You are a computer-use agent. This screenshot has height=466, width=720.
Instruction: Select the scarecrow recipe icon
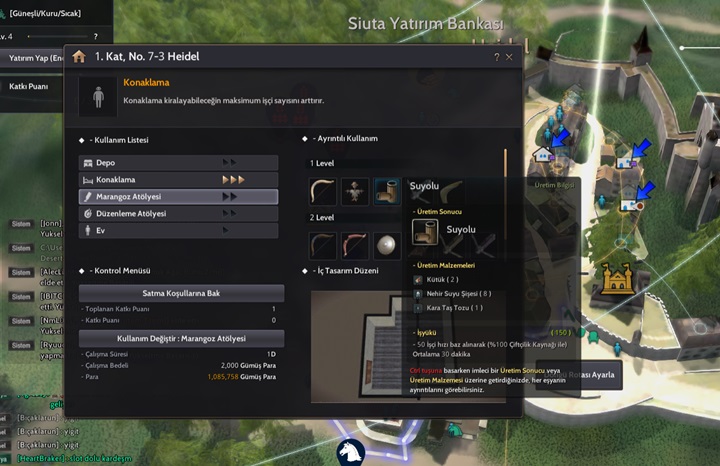pos(355,191)
